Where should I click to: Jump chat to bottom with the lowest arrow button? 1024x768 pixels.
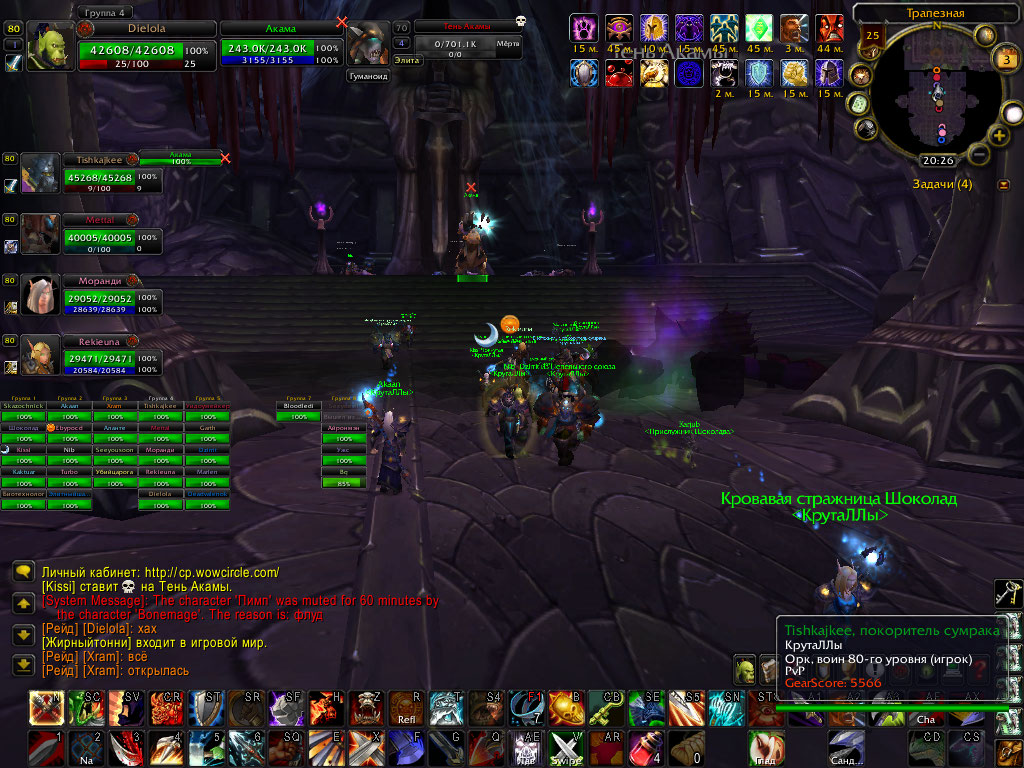click(23, 664)
